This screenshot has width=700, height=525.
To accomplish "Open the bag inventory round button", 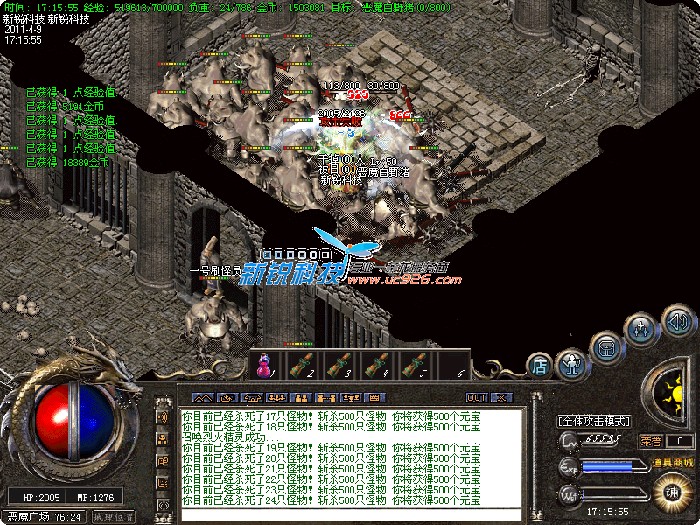I will point(606,347).
